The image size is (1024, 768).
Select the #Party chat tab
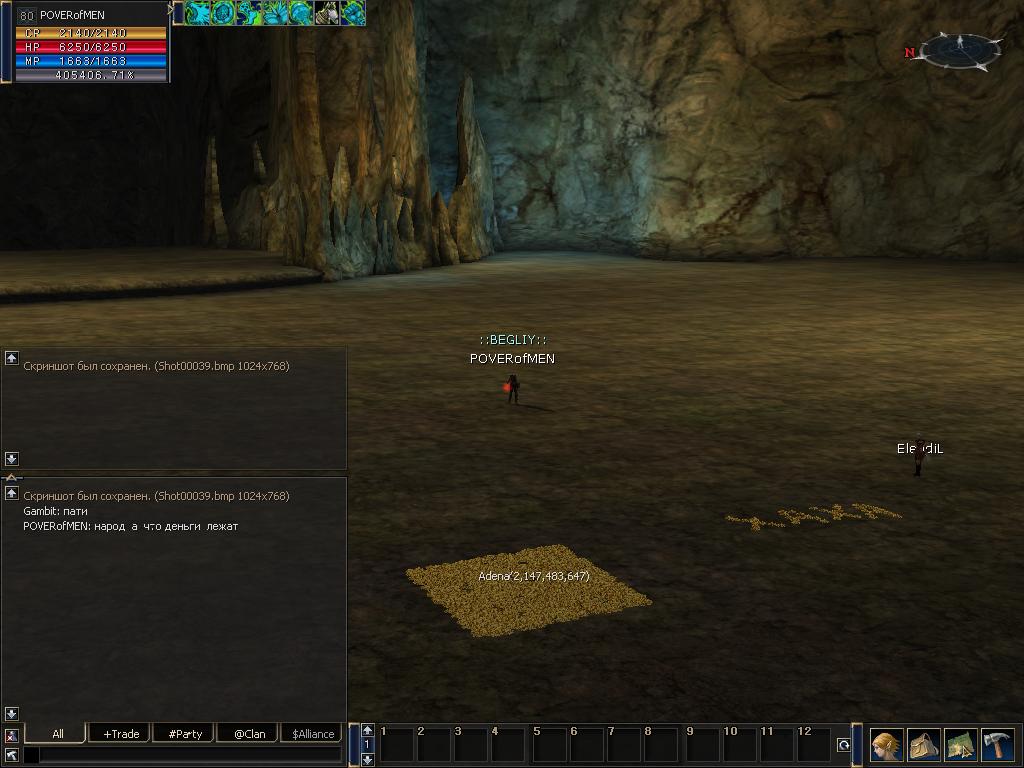coord(185,734)
